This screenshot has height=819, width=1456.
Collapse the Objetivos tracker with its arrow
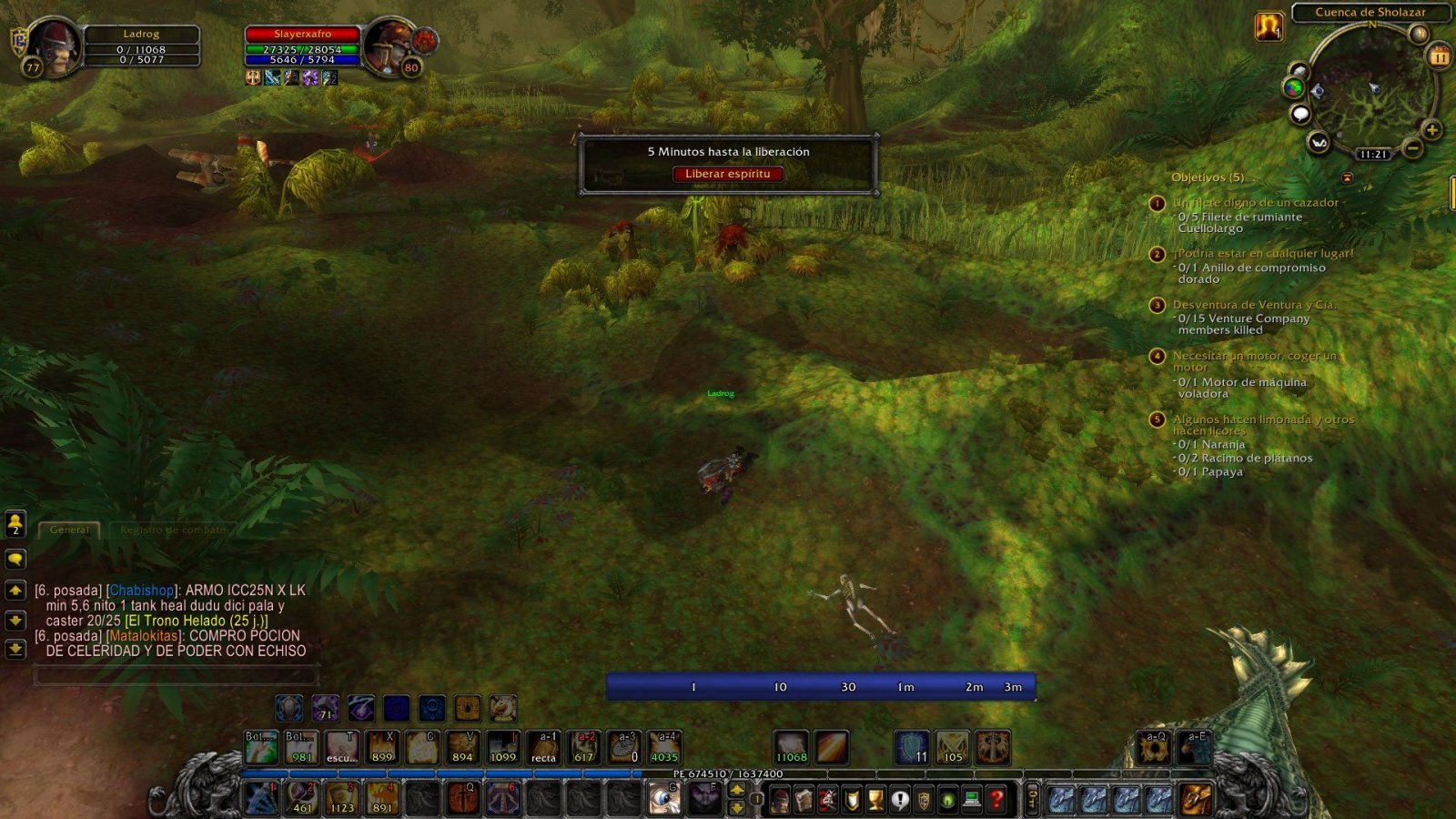[1347, 177]
